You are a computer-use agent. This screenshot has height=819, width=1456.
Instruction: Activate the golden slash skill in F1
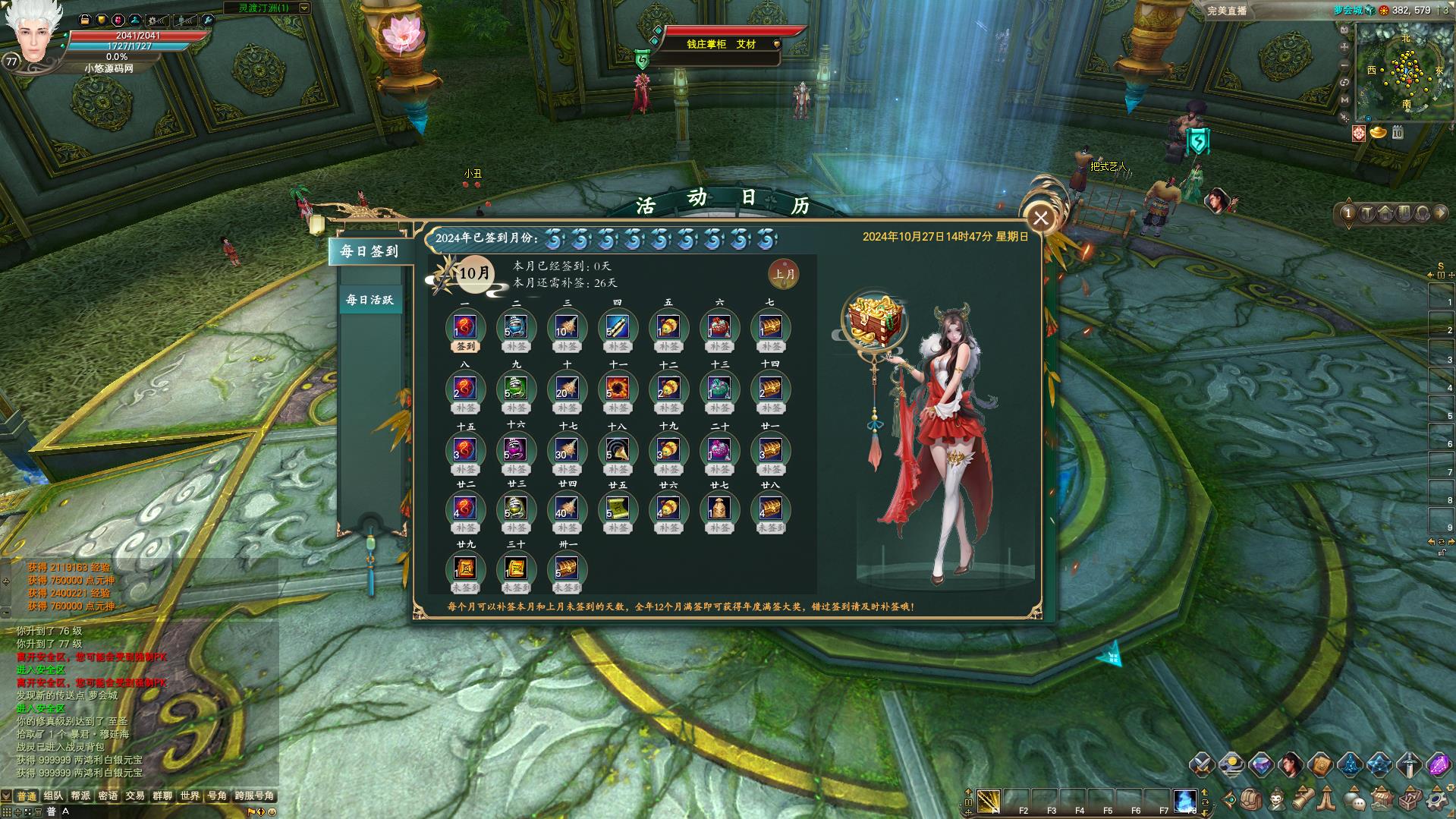pyautogui.click(x=989, y=801)
